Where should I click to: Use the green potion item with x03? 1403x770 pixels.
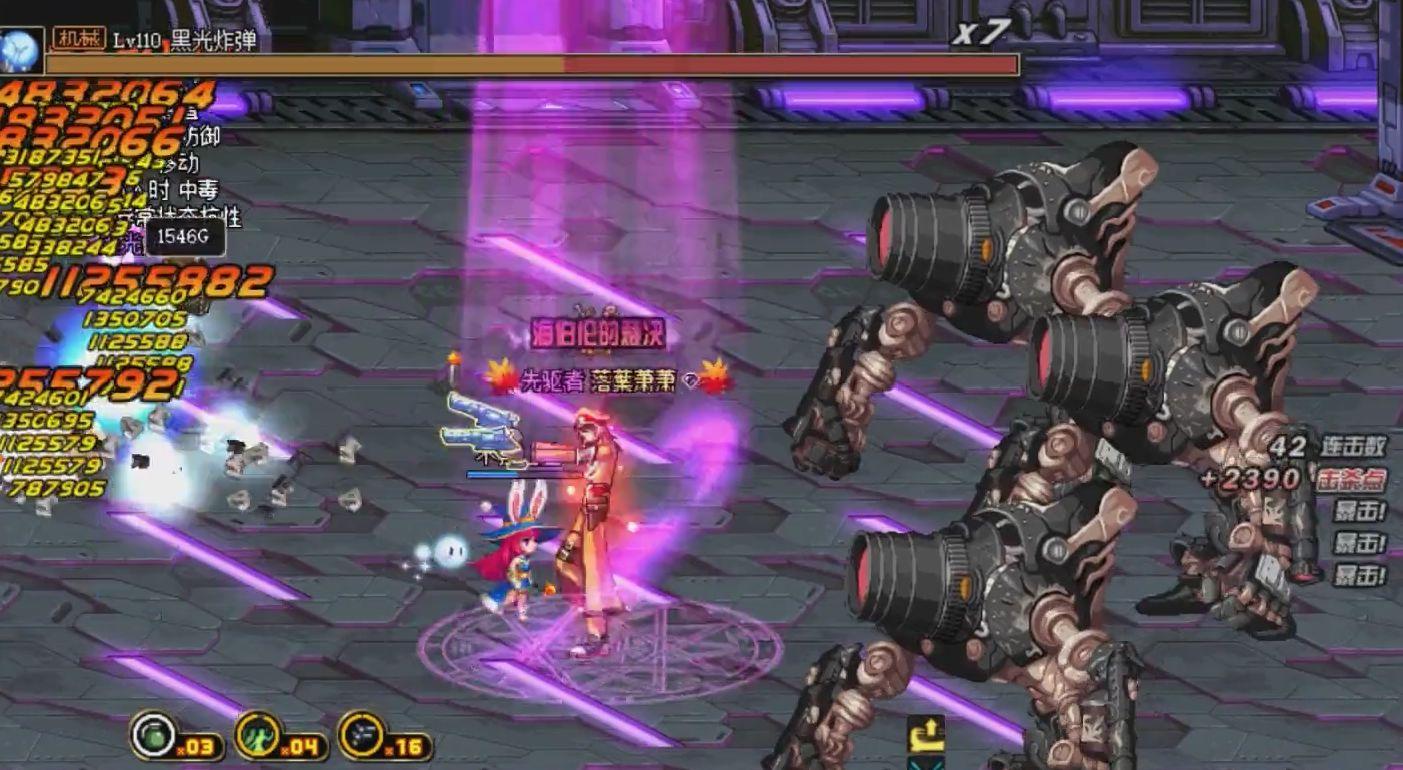pos(154,734)
